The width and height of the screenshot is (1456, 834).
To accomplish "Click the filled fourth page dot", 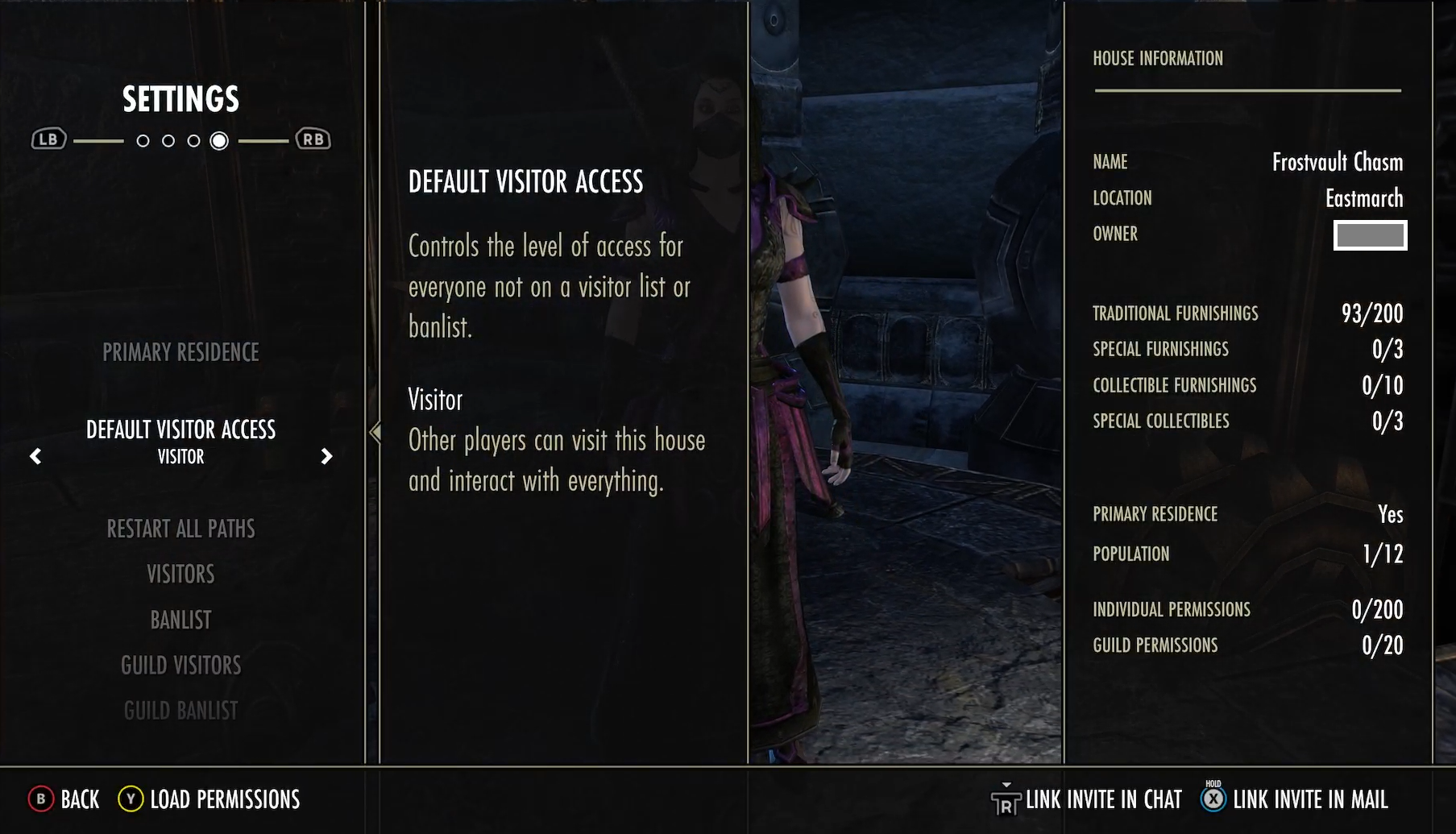I will coord(219,139).
